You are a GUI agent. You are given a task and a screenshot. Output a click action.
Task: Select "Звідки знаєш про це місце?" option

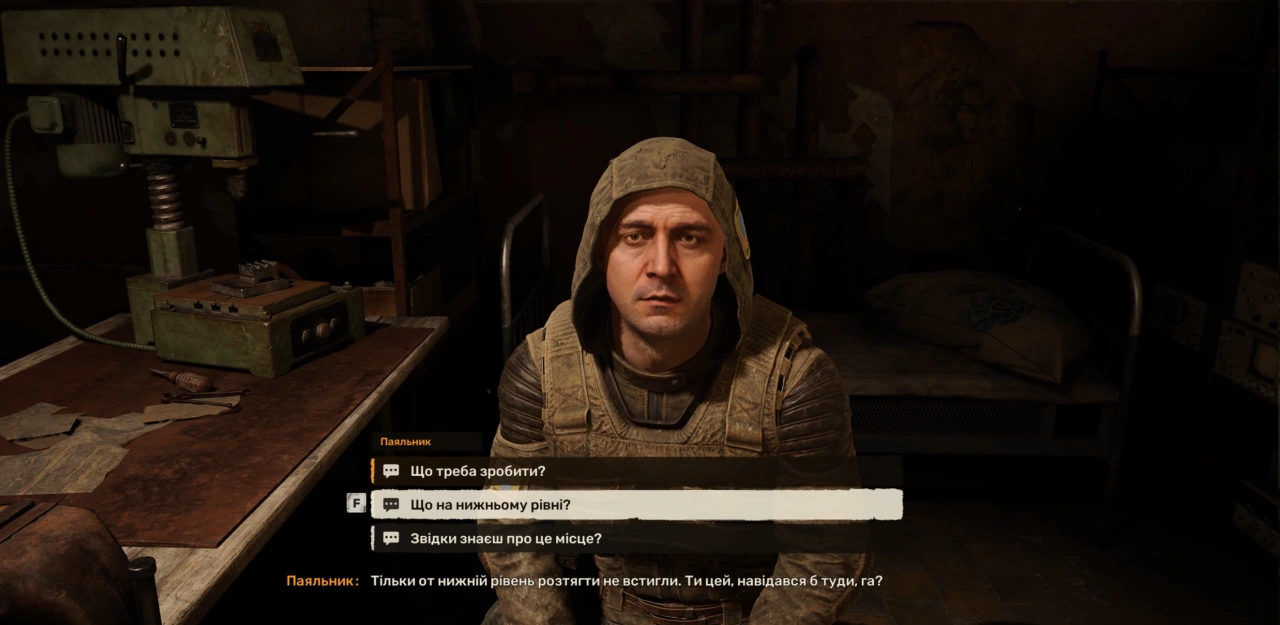coord(506,539)
